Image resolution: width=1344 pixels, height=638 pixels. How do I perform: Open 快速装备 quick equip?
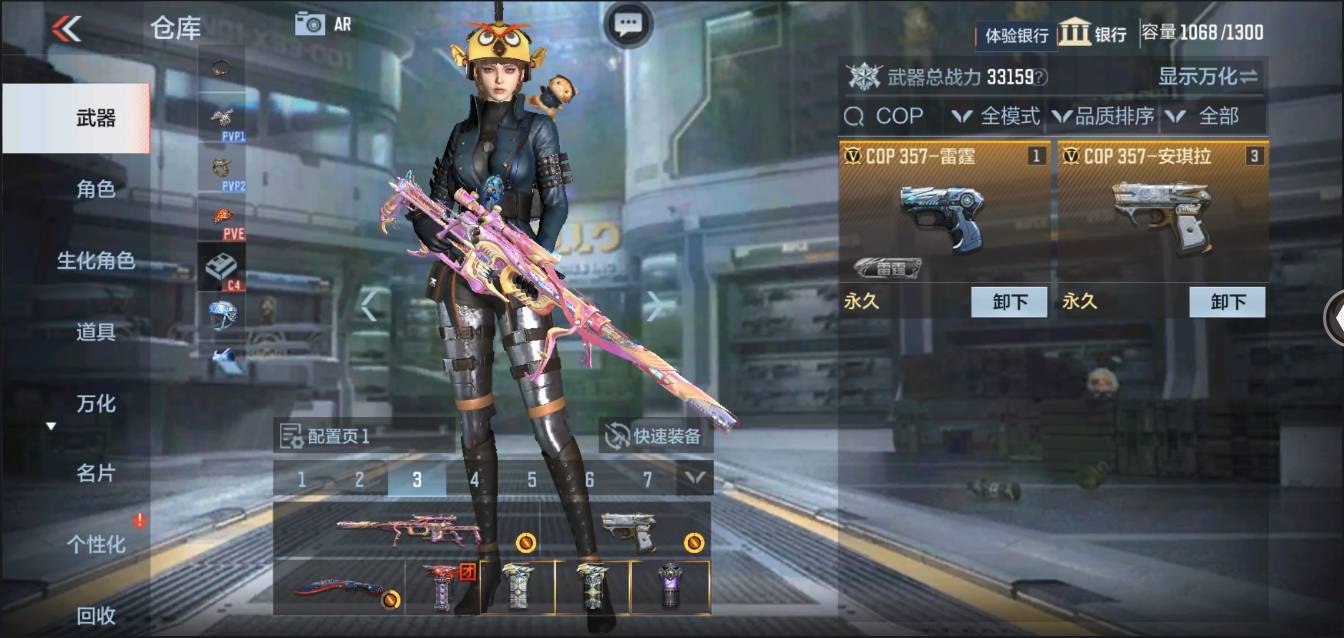(x=656, y=436)
